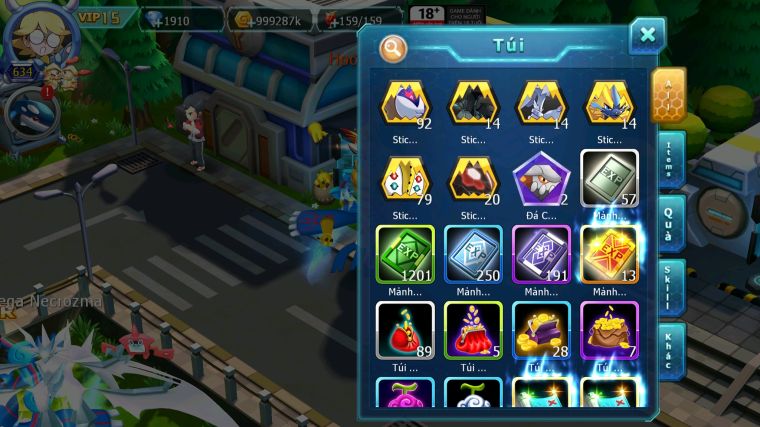760x427 pixels.
Task: Select the purple pentagon Đá item
Action: (541, 179)
